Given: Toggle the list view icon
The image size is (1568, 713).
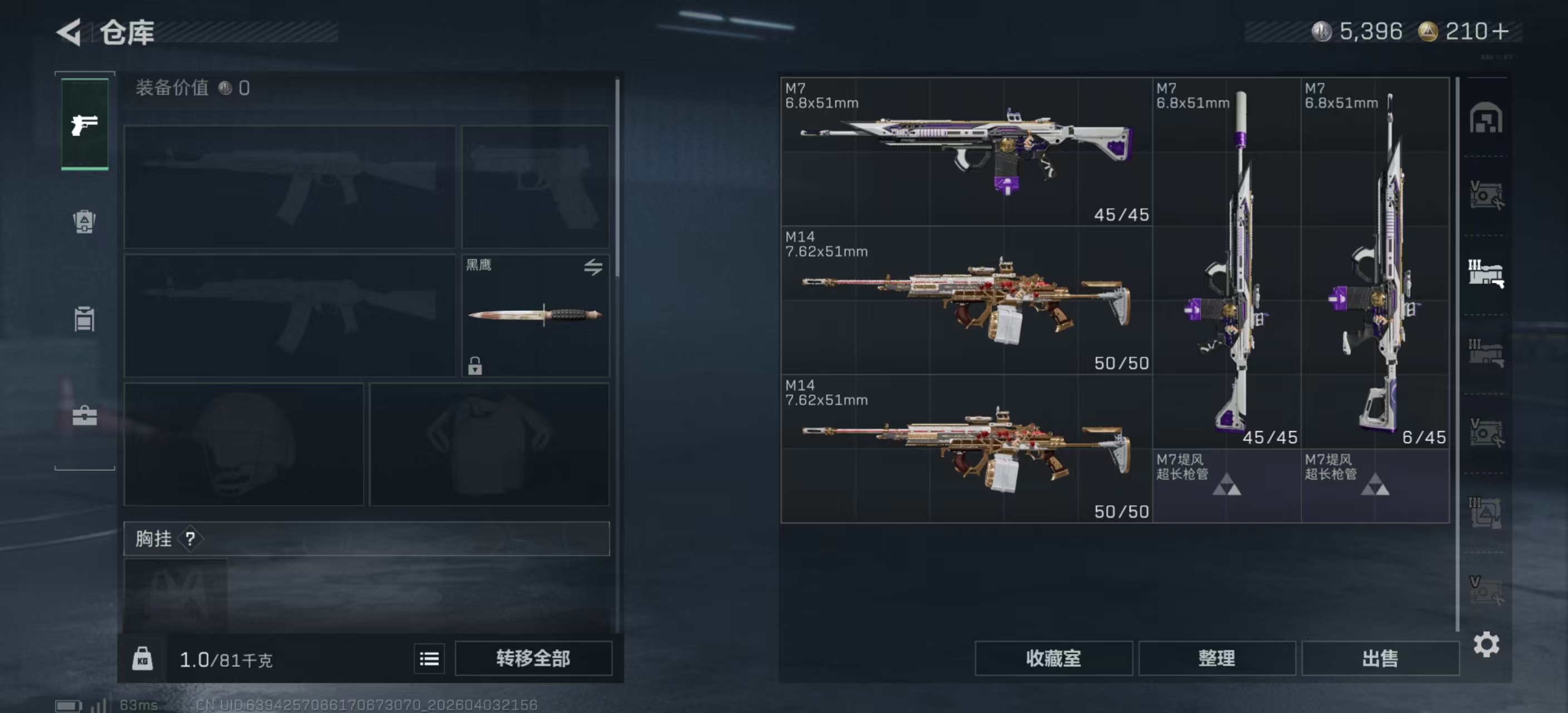Looking at the screenshot, I should [429, 659].
